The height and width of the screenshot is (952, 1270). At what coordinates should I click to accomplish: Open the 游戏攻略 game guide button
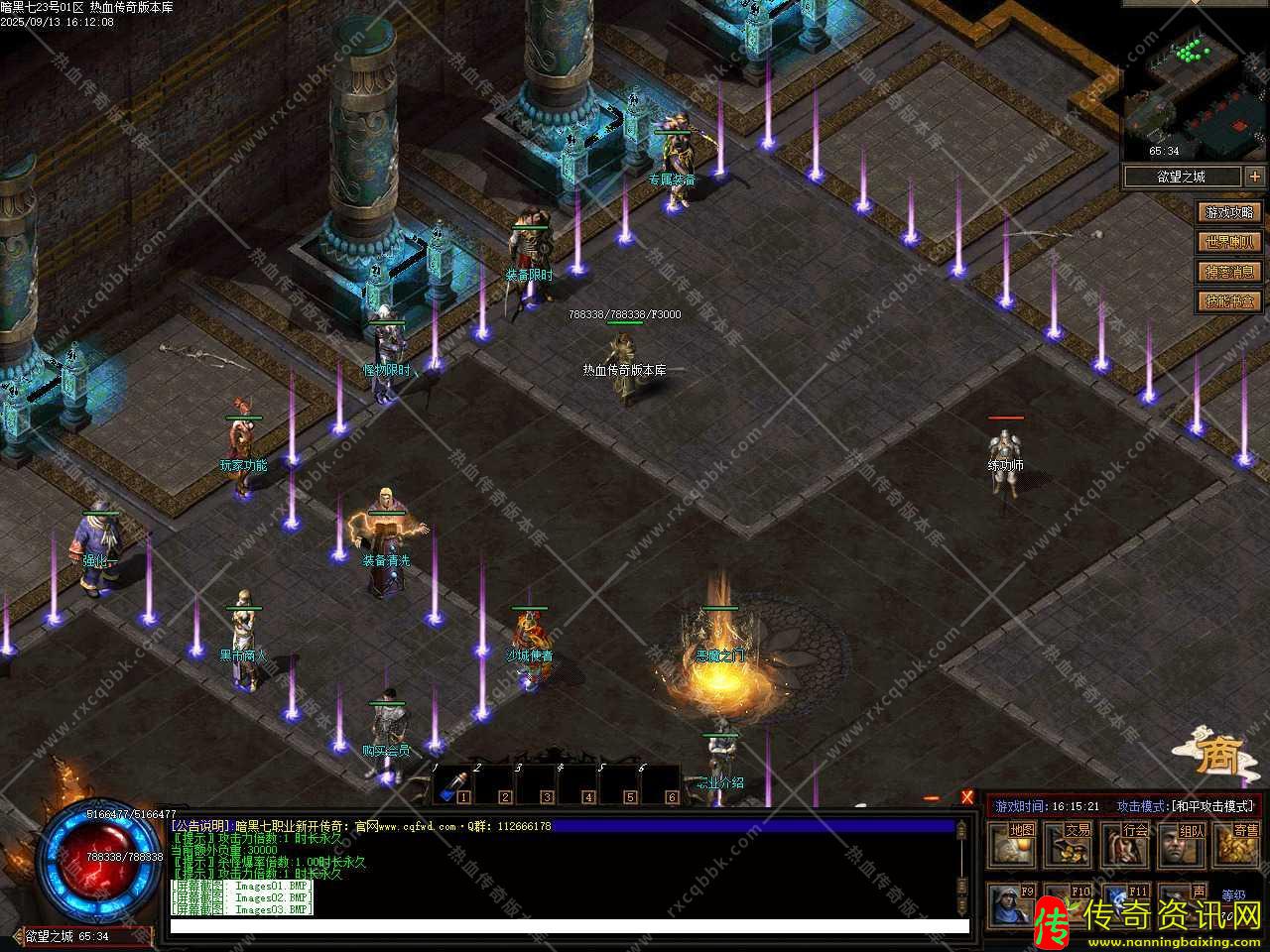point(1229,212)
